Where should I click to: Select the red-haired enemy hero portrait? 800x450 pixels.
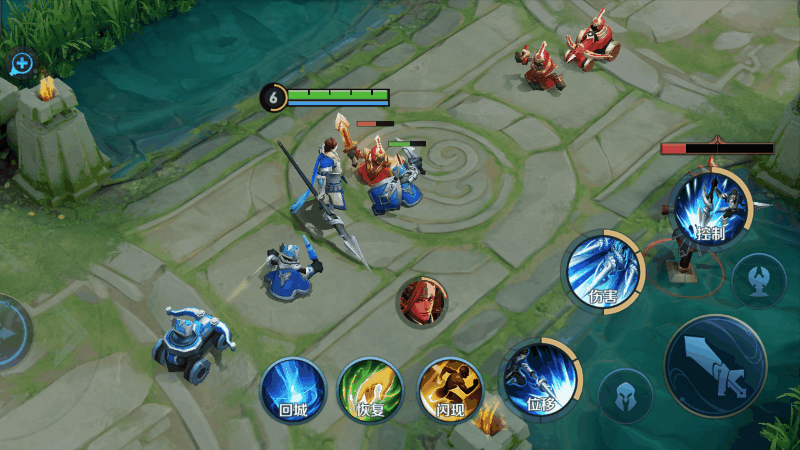click(422, 301)
